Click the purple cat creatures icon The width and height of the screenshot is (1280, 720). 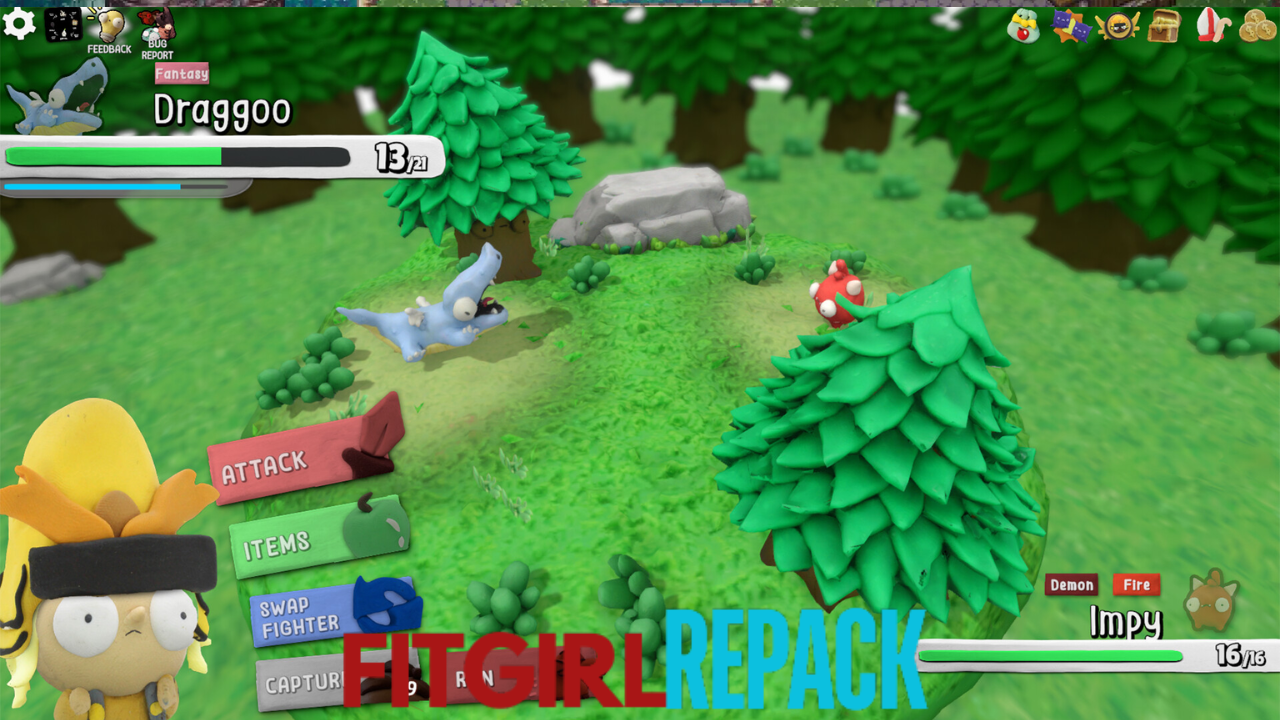(1070, 25)
